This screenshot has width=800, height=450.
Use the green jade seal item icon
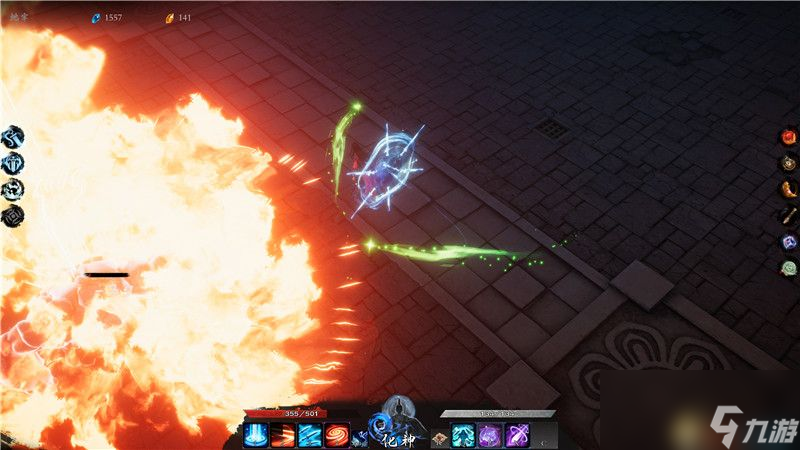[788, 267]
